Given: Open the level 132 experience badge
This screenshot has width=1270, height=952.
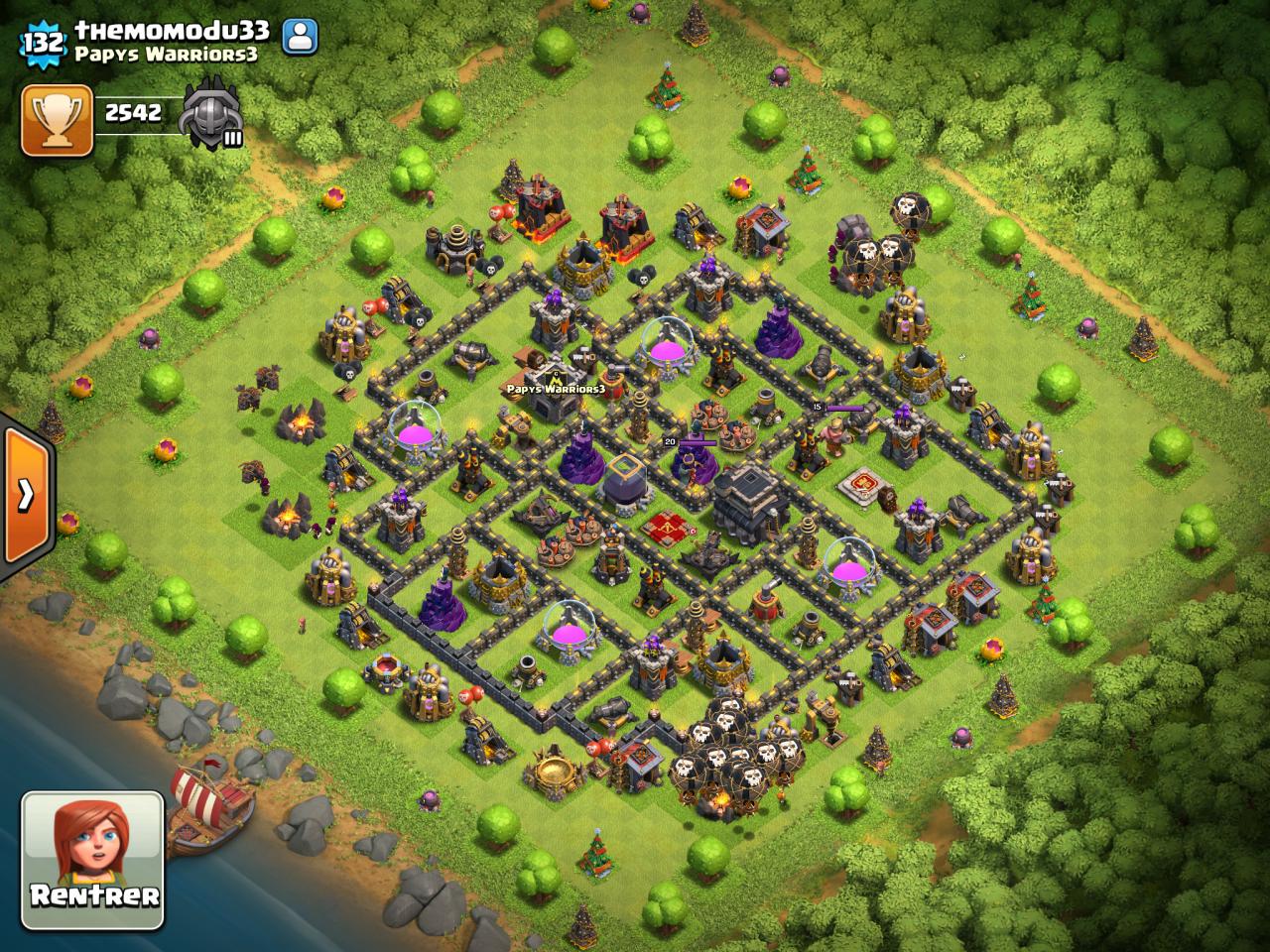Looking at the screenshot, I should point(43,42).
